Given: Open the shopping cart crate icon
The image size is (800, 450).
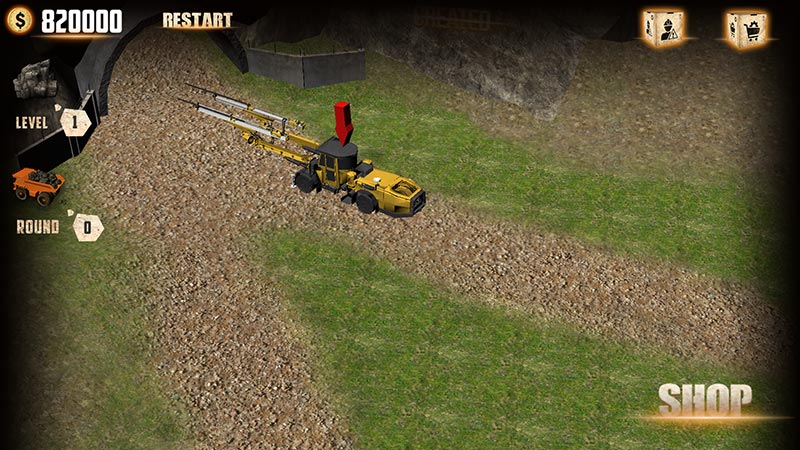Looking at the screenshot, I should point(745,28).
